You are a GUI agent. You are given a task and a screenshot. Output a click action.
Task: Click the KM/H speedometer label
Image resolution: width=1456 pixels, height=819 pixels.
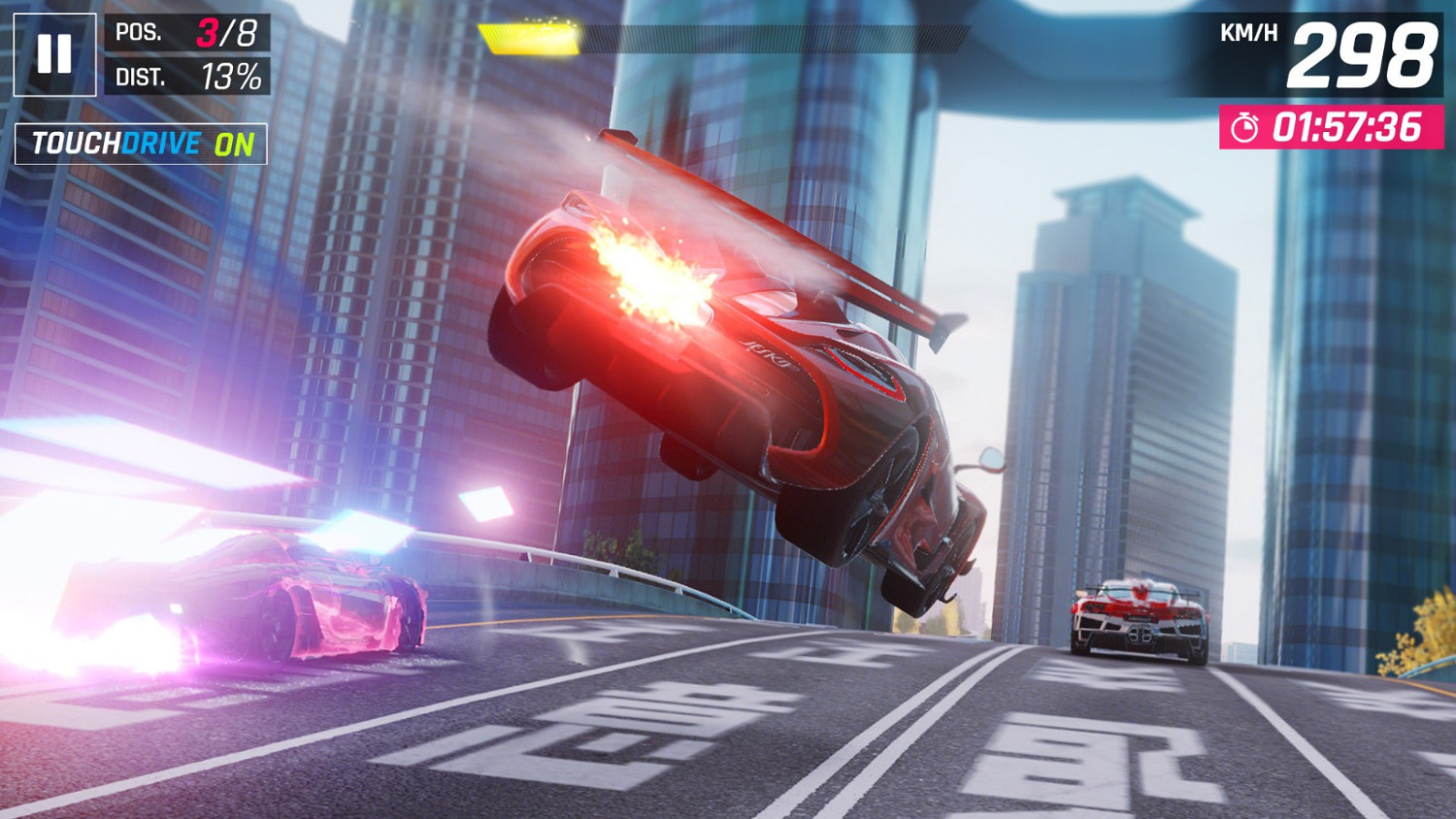pos(1249,32)
